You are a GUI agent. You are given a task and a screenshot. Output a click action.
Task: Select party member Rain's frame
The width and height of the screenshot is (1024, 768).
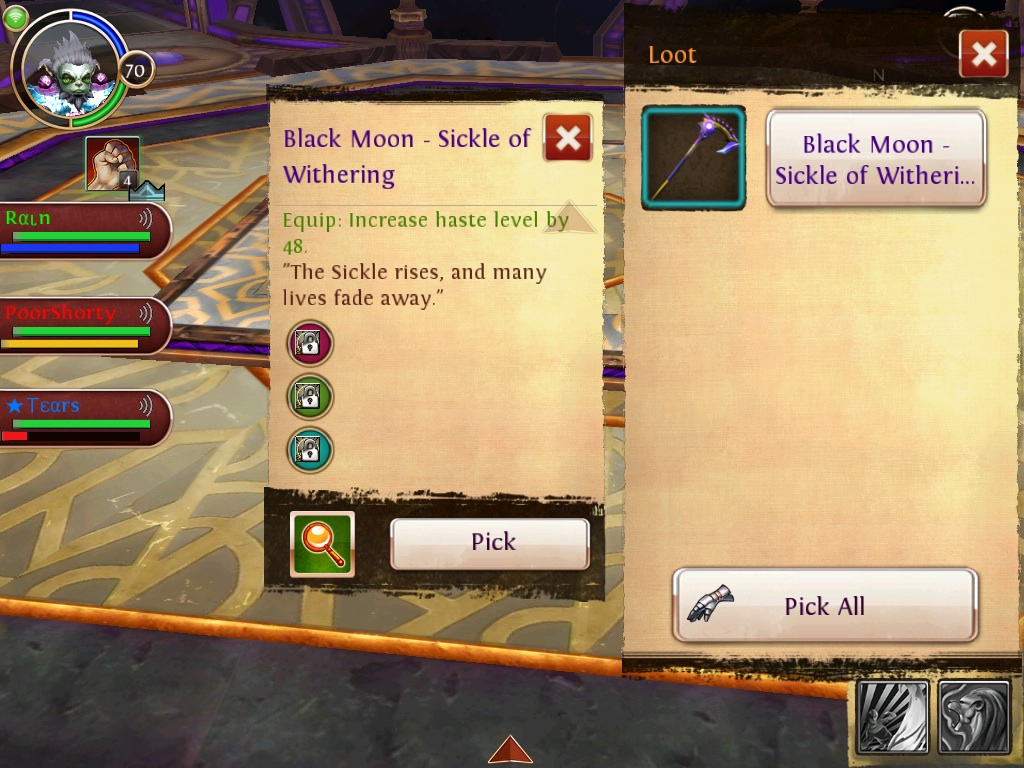tap(80, 231)
